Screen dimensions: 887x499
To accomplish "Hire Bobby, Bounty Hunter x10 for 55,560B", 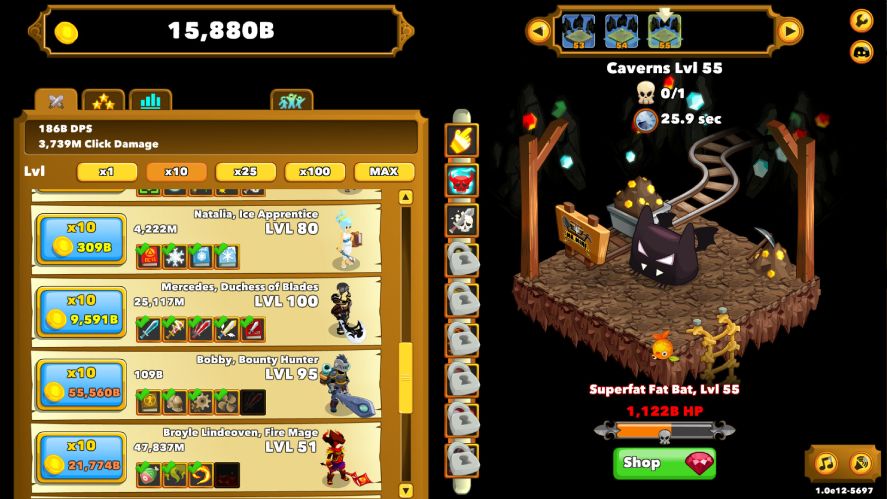I will (81, 385).
